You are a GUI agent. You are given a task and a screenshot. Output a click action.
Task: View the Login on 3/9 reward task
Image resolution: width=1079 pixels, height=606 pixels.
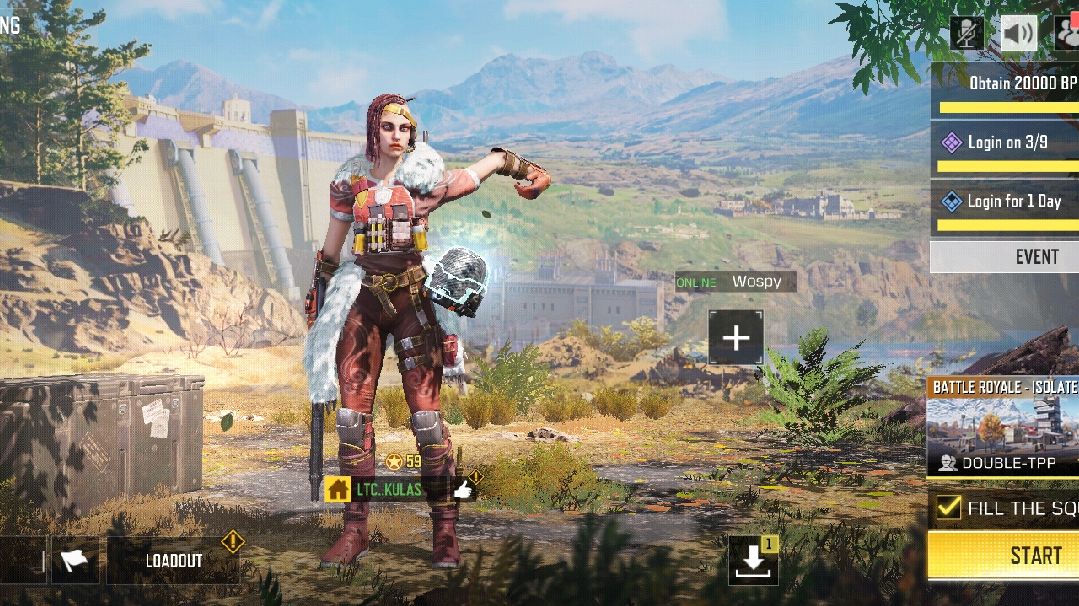(1005, 143)
